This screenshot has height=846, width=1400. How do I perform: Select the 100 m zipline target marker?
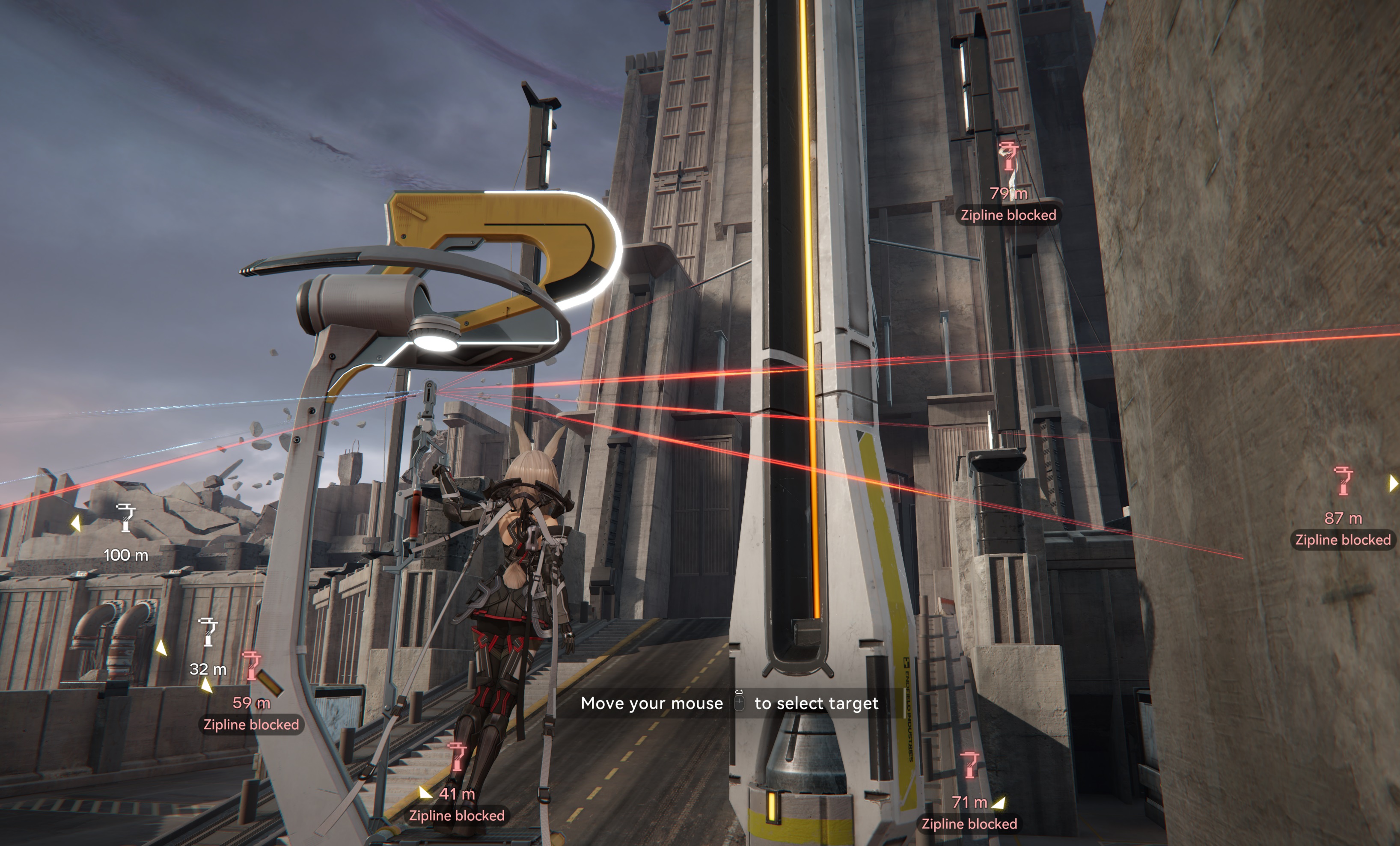[x=125, y=518]
